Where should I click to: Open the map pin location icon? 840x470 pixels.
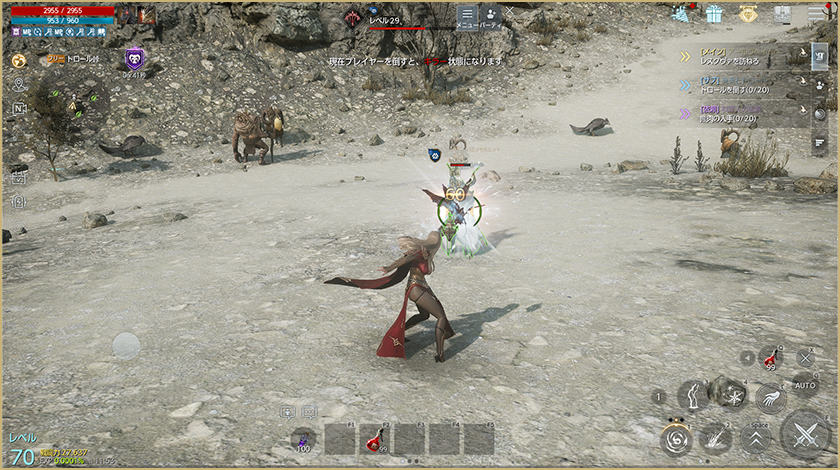[19, 85]
